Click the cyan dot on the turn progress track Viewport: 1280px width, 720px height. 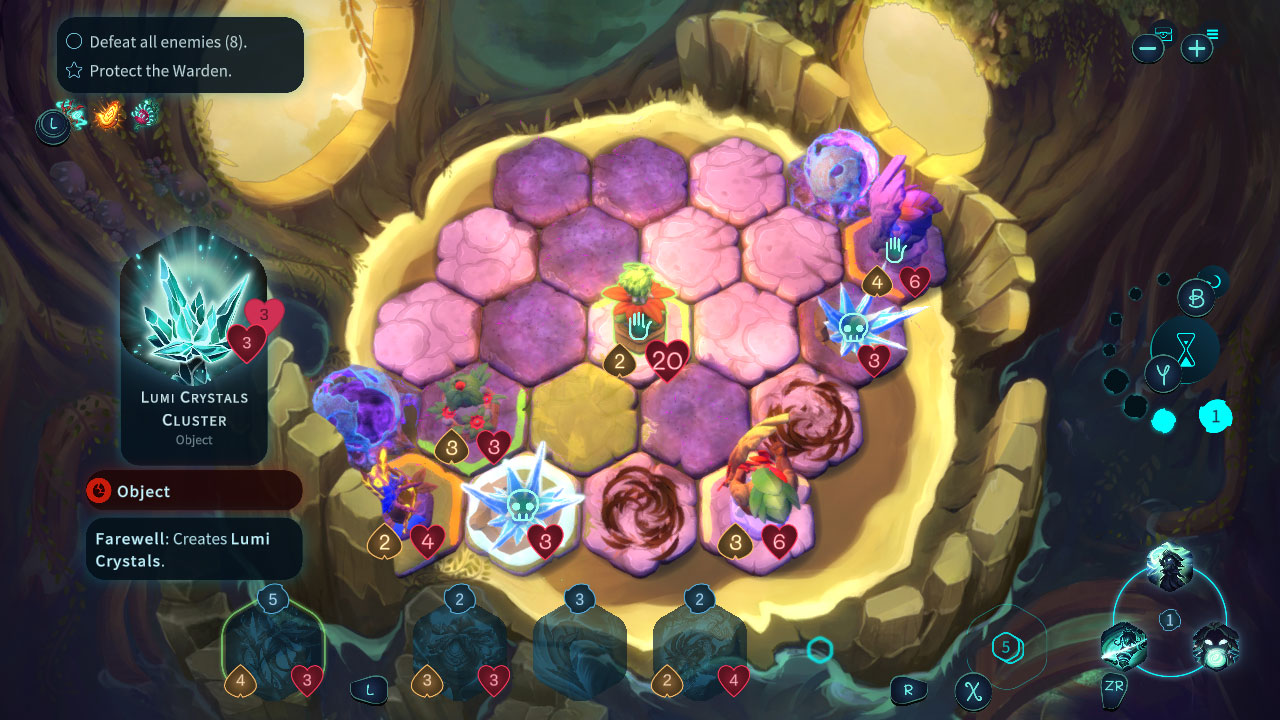[1164, 418]
